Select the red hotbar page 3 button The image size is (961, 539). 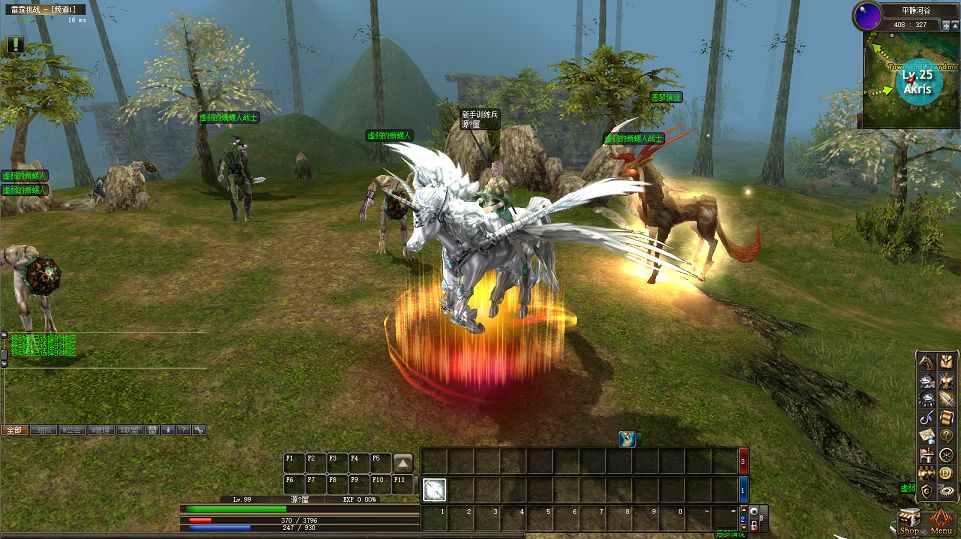click(x=743, y=462)
